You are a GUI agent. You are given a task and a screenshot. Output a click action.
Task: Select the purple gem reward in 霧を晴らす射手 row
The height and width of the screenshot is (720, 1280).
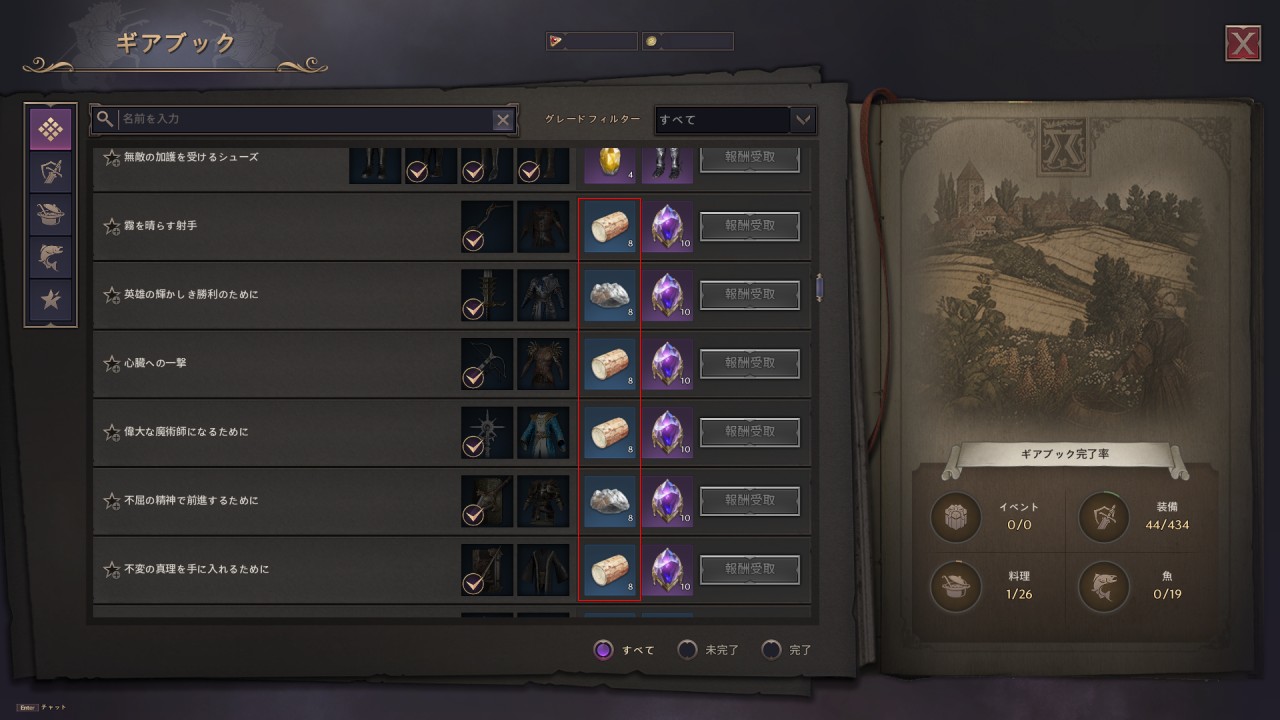pos(667,226)
